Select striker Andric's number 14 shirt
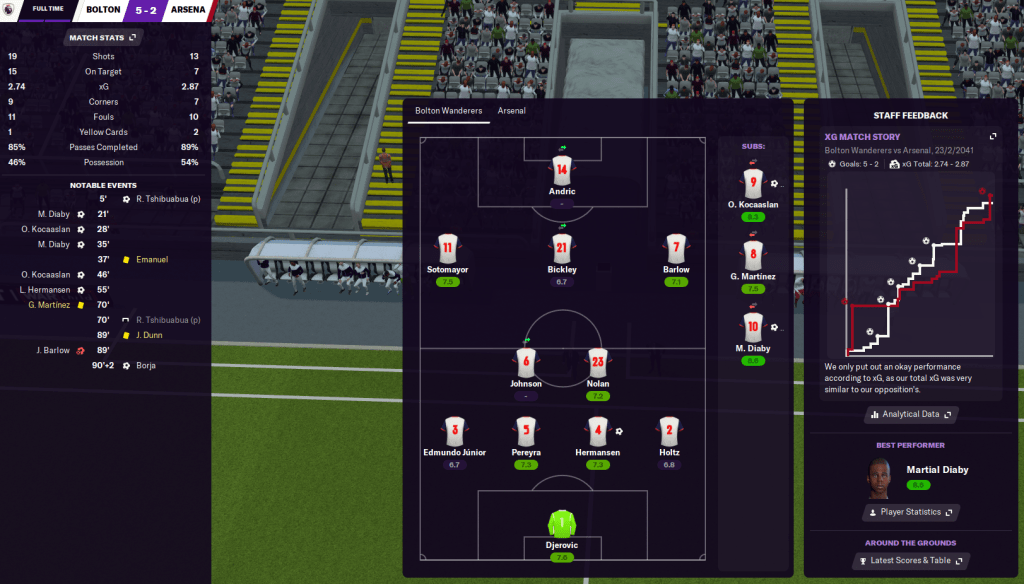The width and height of the screenshot is (1024, 584). [563, 170]
